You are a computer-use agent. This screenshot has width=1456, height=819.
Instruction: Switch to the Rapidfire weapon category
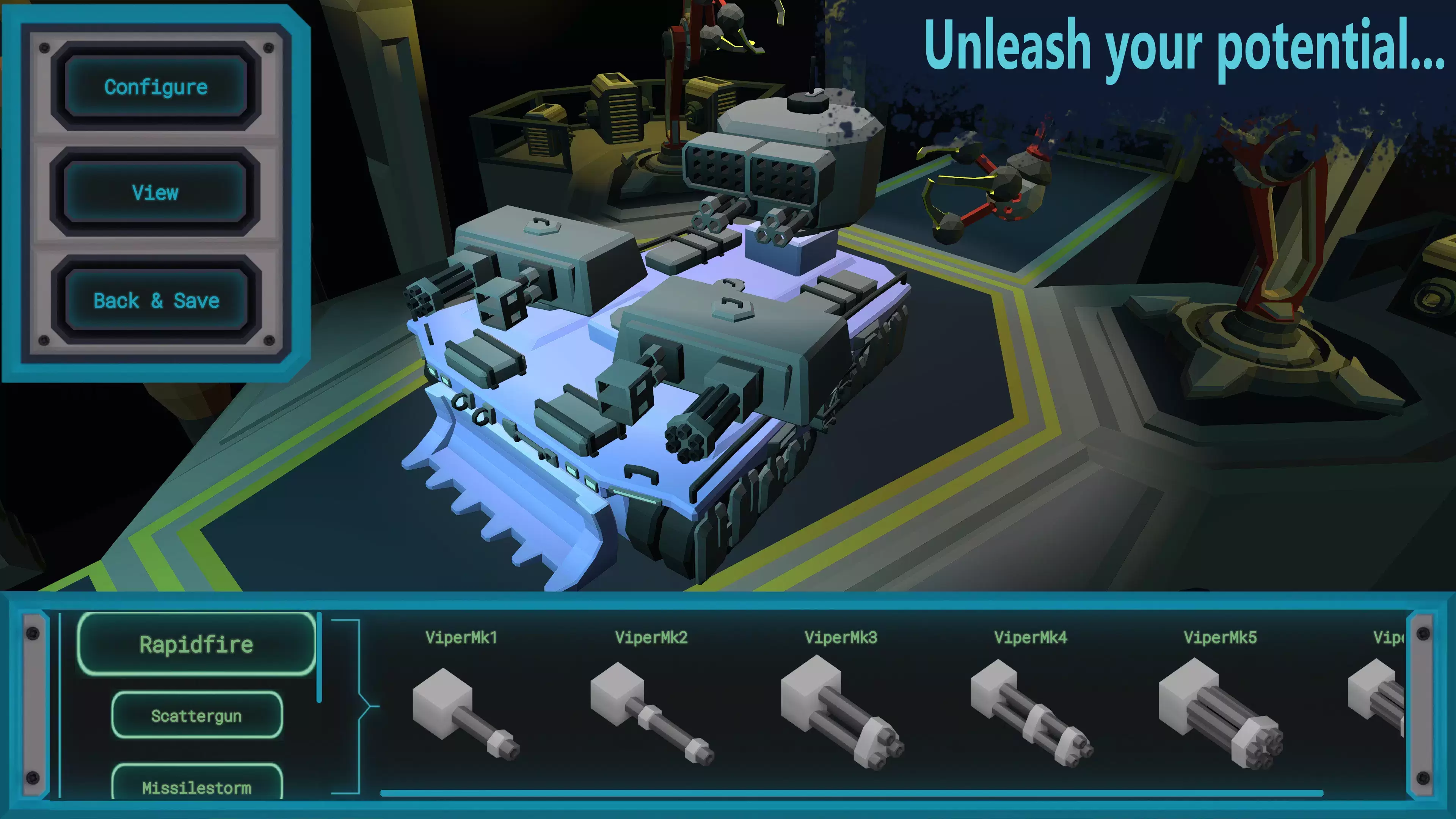coord(197,644)
